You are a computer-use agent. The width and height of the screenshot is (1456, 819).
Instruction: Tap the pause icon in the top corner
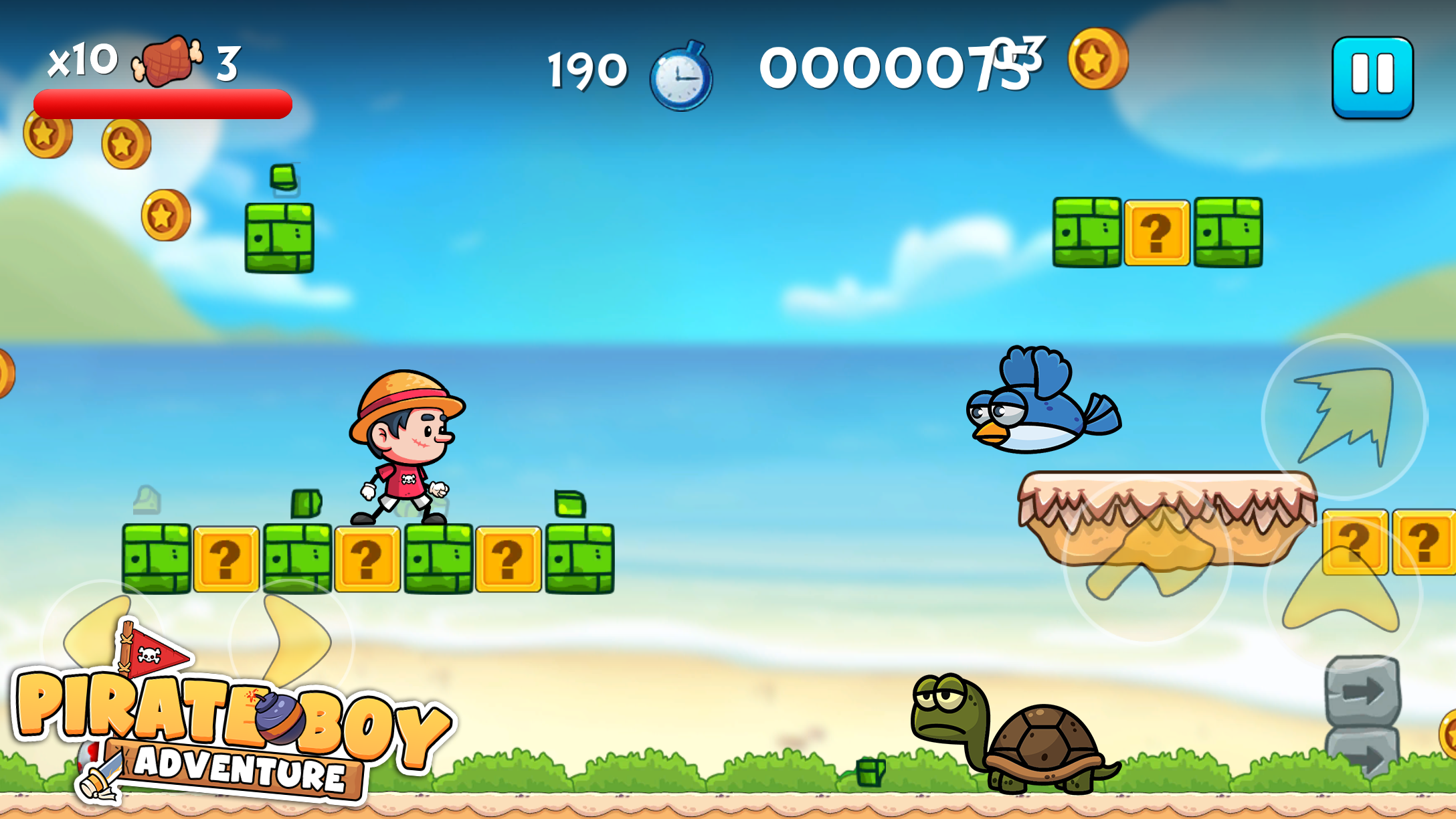[1373, 76]
